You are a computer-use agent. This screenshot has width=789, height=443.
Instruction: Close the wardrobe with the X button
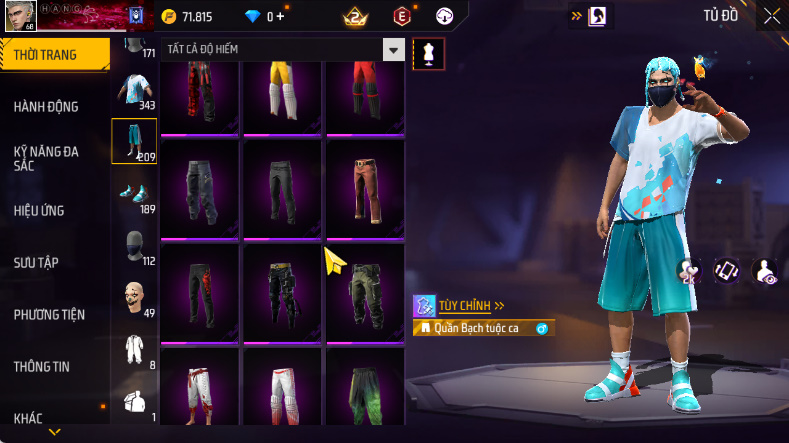772,16
